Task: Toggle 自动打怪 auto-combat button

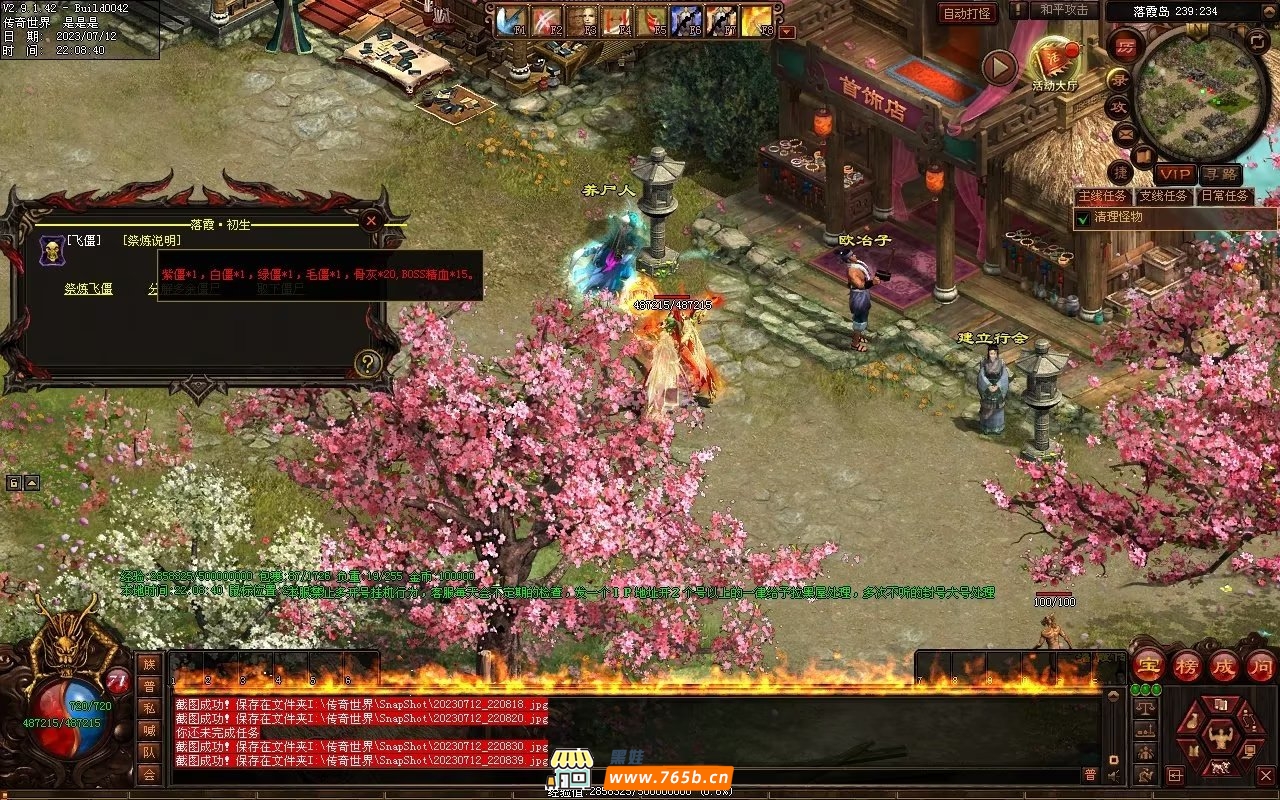Action: pyautogui.click(x=967, y=13)
